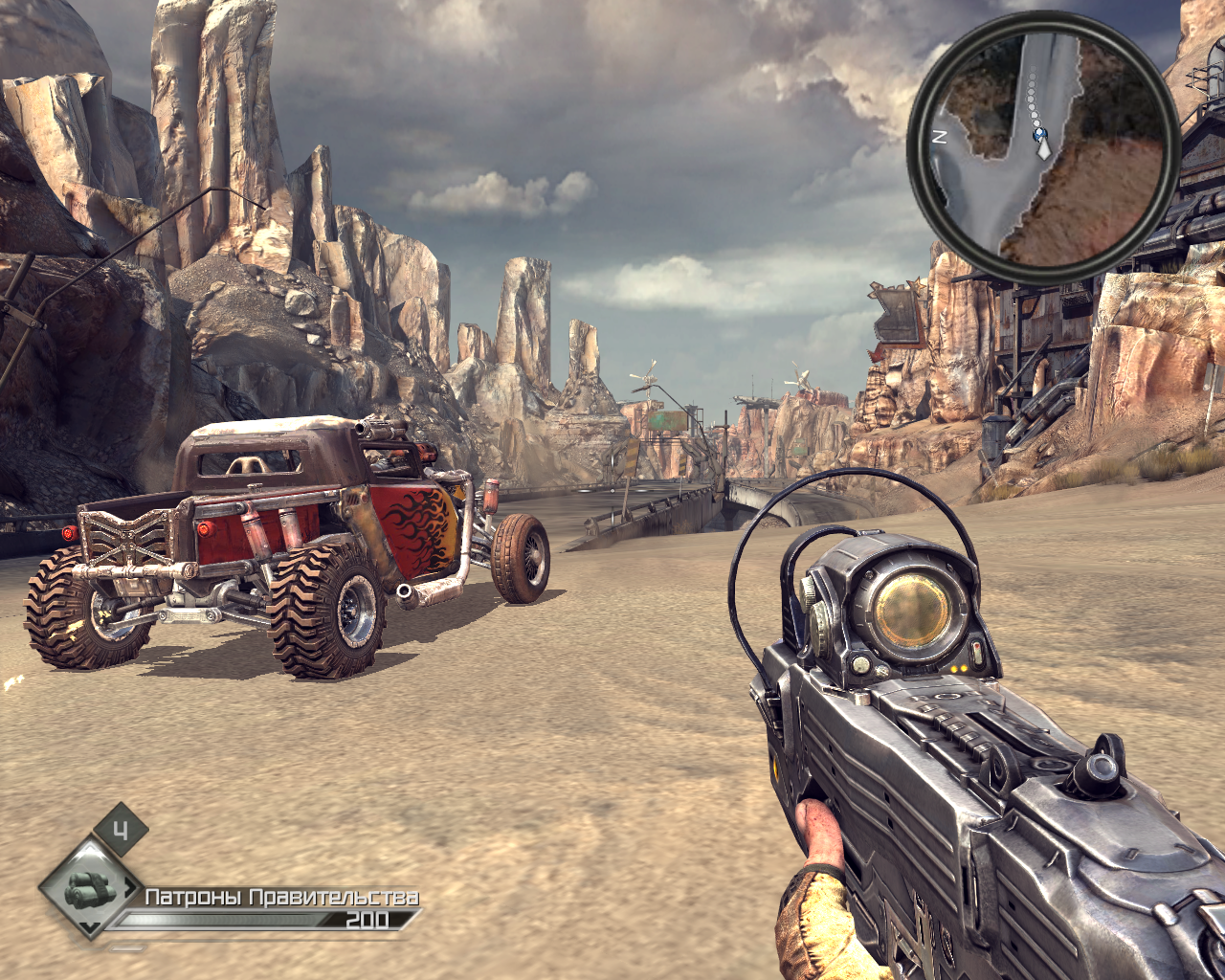Click the quick-slot diamond numbered 4
This screenshot has height=980, width=1225.
(120, 831)
